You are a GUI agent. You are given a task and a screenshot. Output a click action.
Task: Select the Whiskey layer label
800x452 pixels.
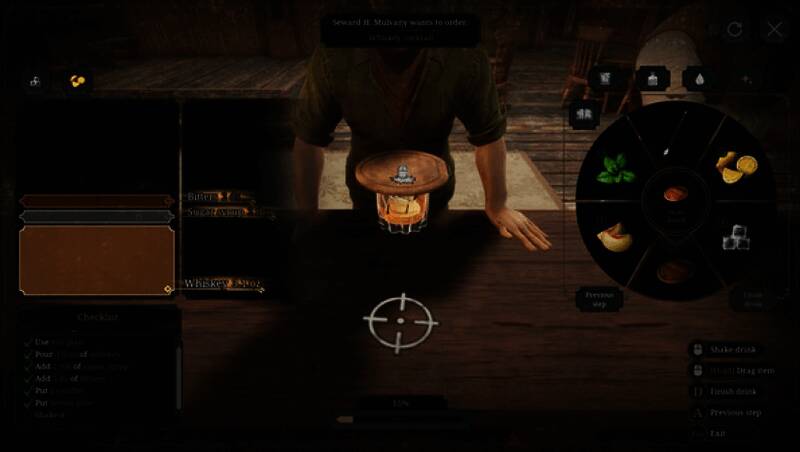coord(222,284)
